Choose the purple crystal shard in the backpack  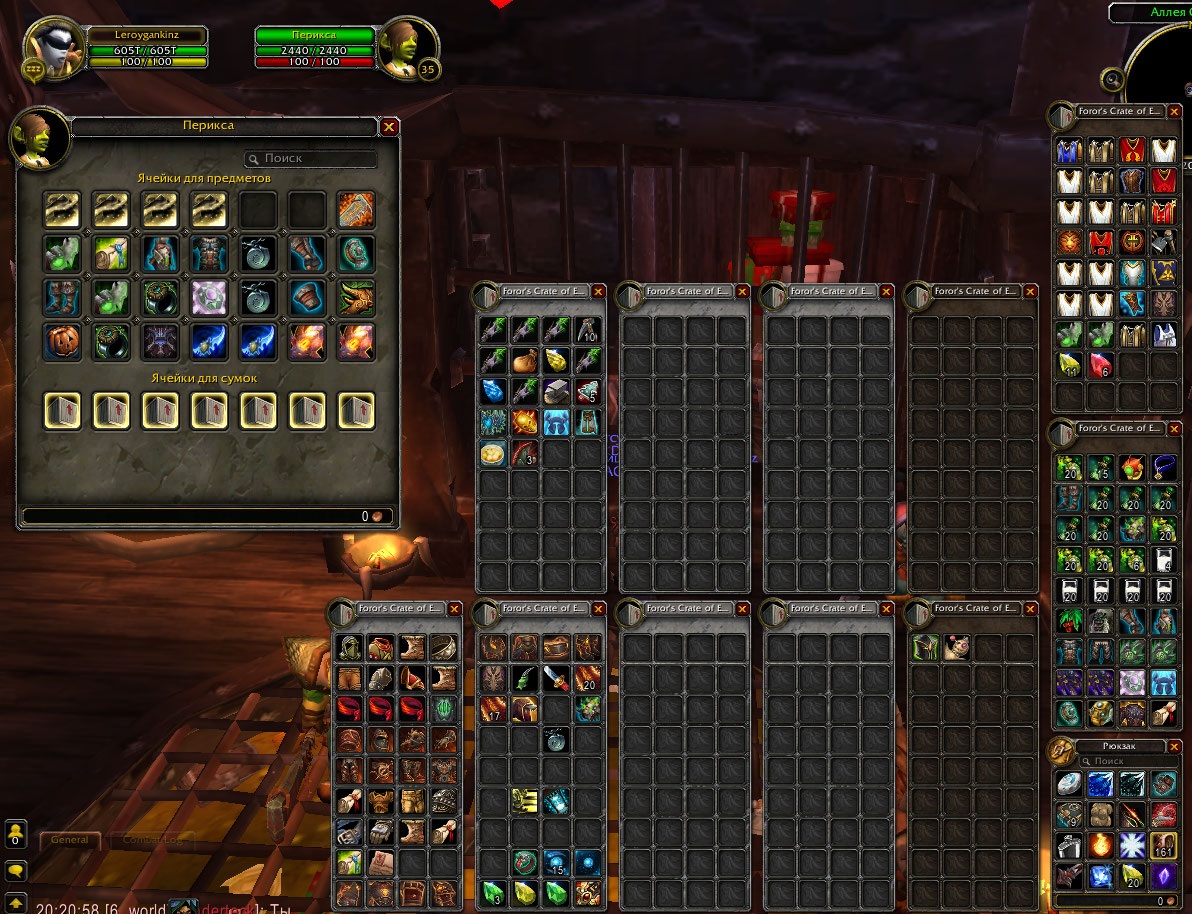1163,877
